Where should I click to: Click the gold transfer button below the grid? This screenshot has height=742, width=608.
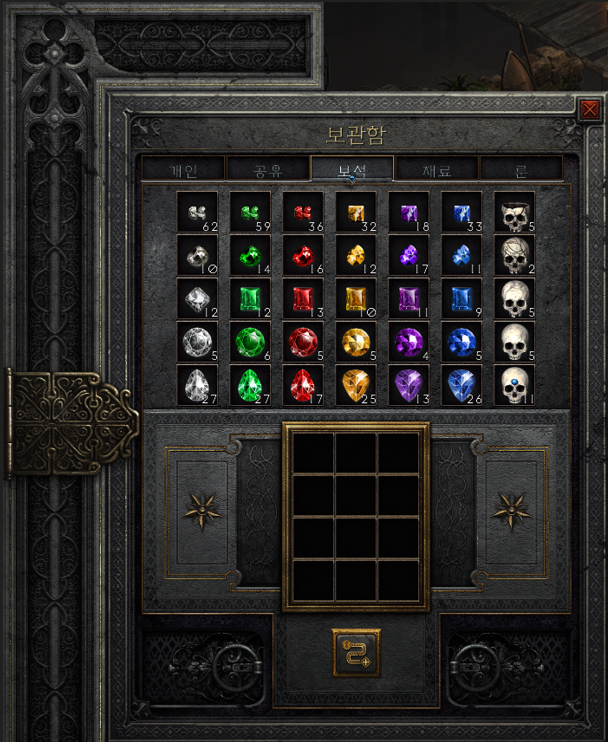(356, 653)
